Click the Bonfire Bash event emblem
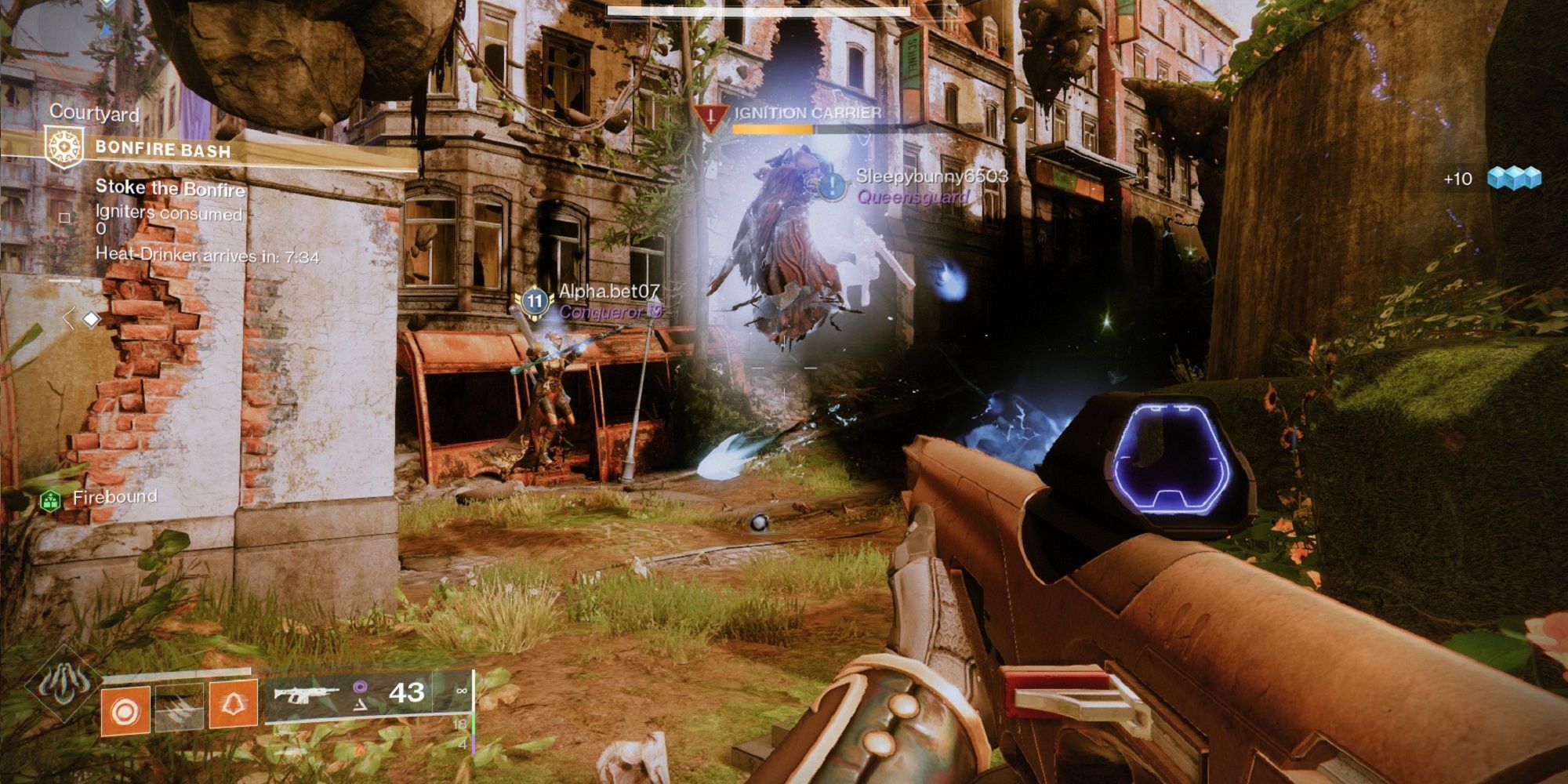The height and width of the screenshot is (784, 1568). (x=64, y=144)
